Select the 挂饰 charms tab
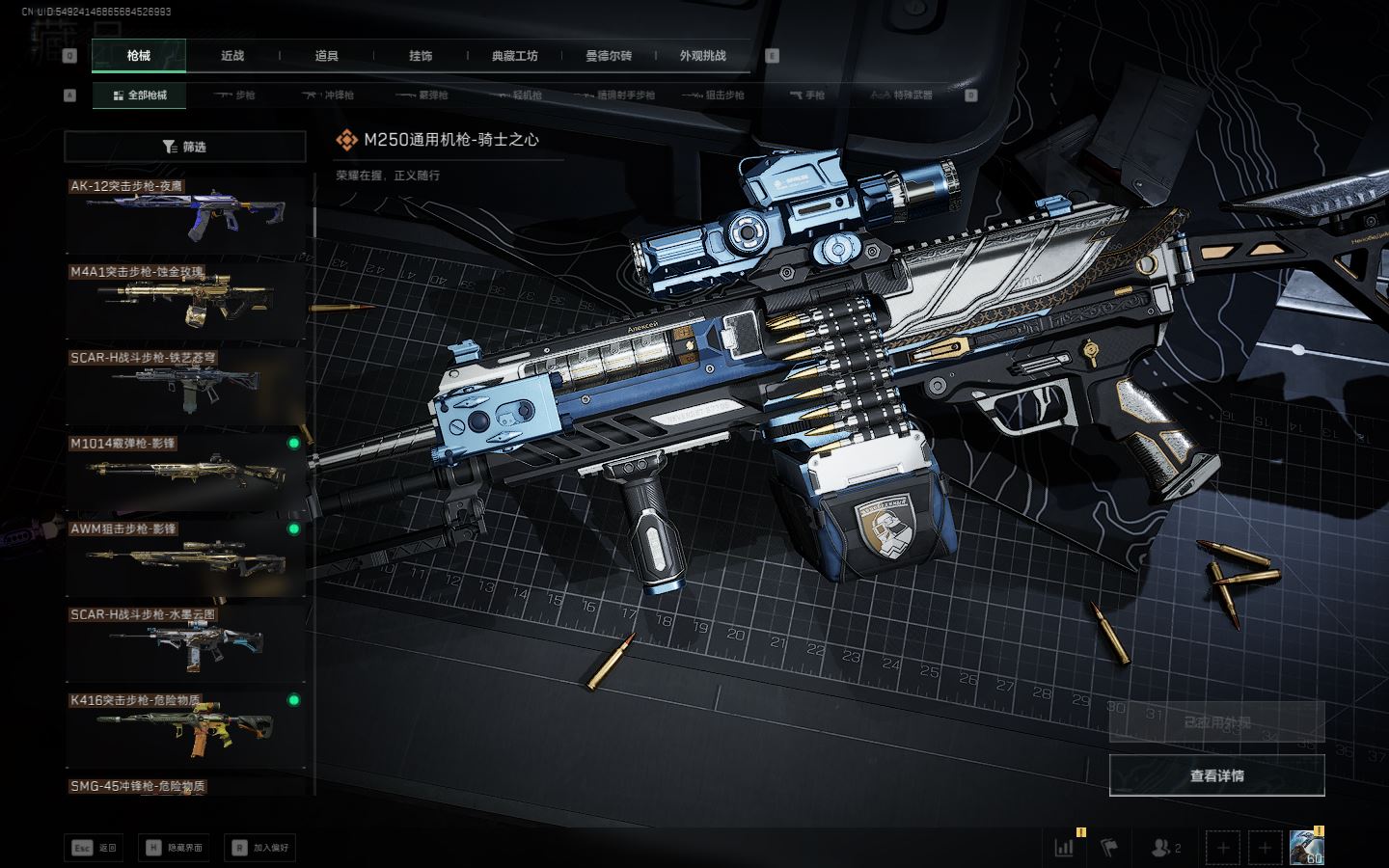This screenshot has width=1389, height=868. tap(421, 56)
